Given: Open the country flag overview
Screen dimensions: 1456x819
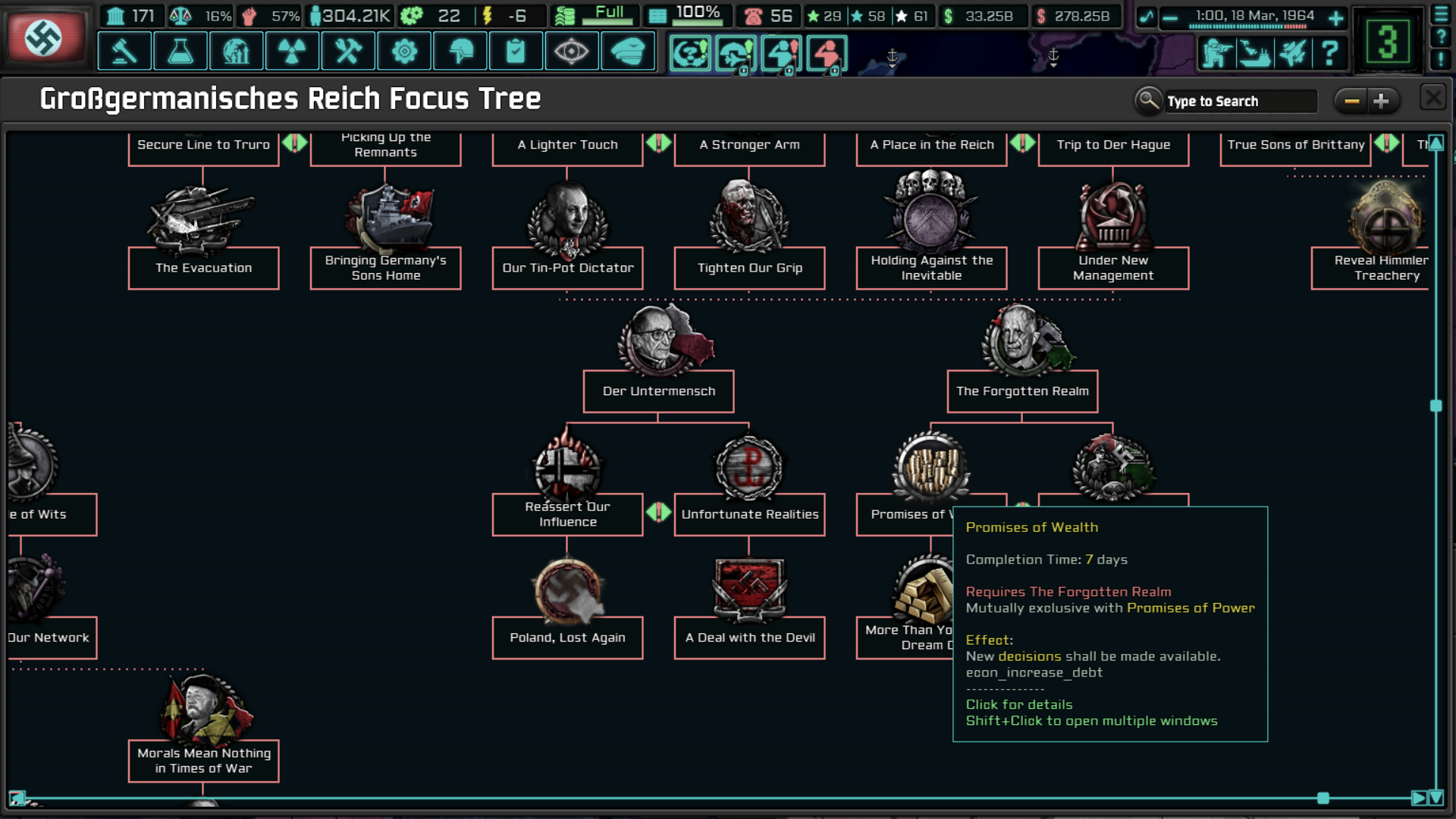Looking at the screenshot, I should pyautogui.click(x=44, y=36).
